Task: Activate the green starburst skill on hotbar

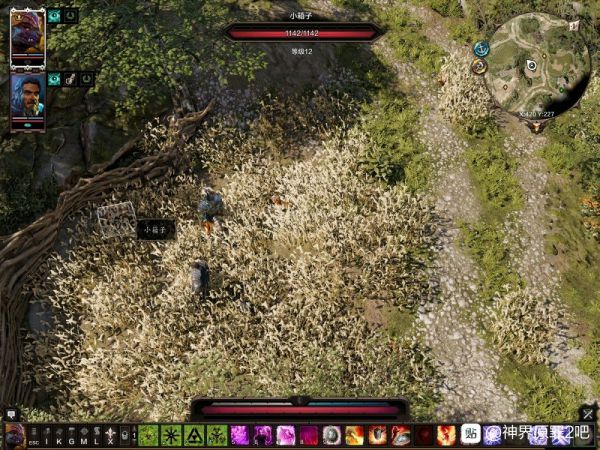Action: tap(170, 435)
